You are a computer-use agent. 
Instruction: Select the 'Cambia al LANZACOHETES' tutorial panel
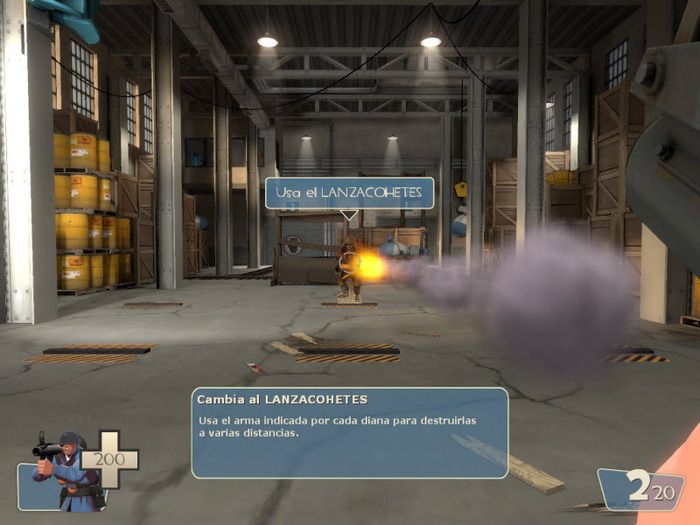click(349, 432)
